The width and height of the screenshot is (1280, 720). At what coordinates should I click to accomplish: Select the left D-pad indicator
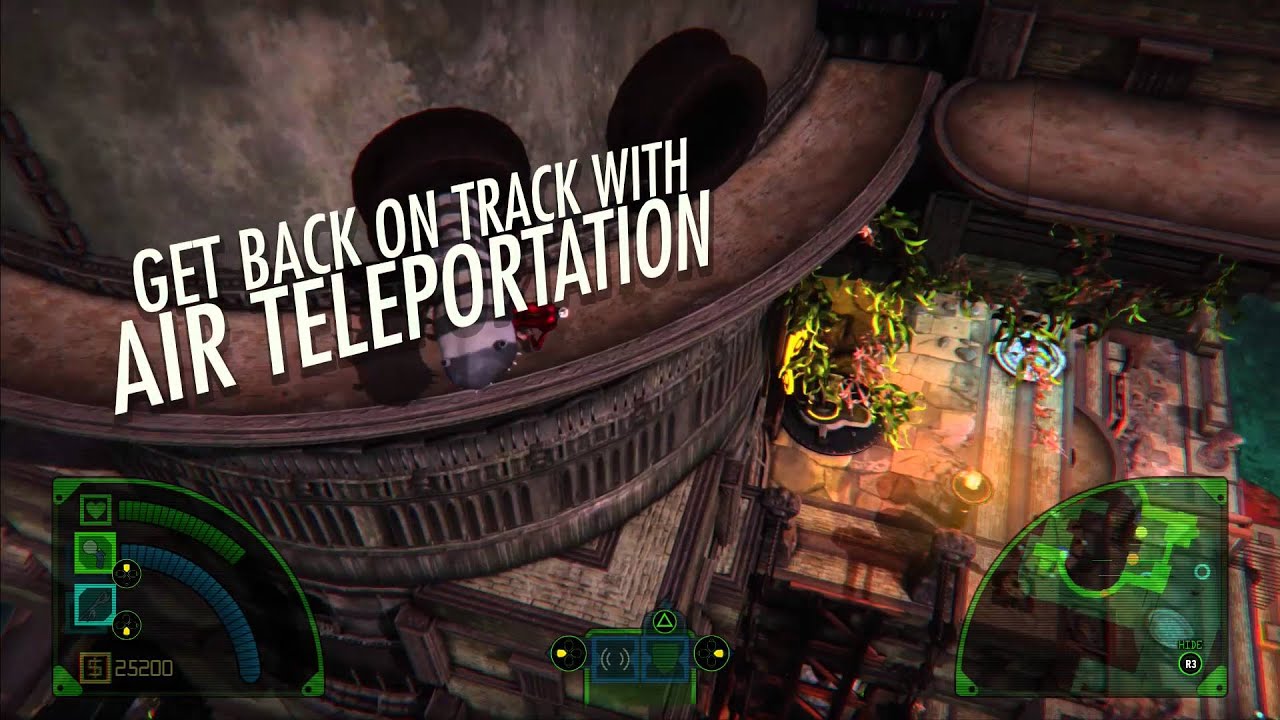(569, 654)
